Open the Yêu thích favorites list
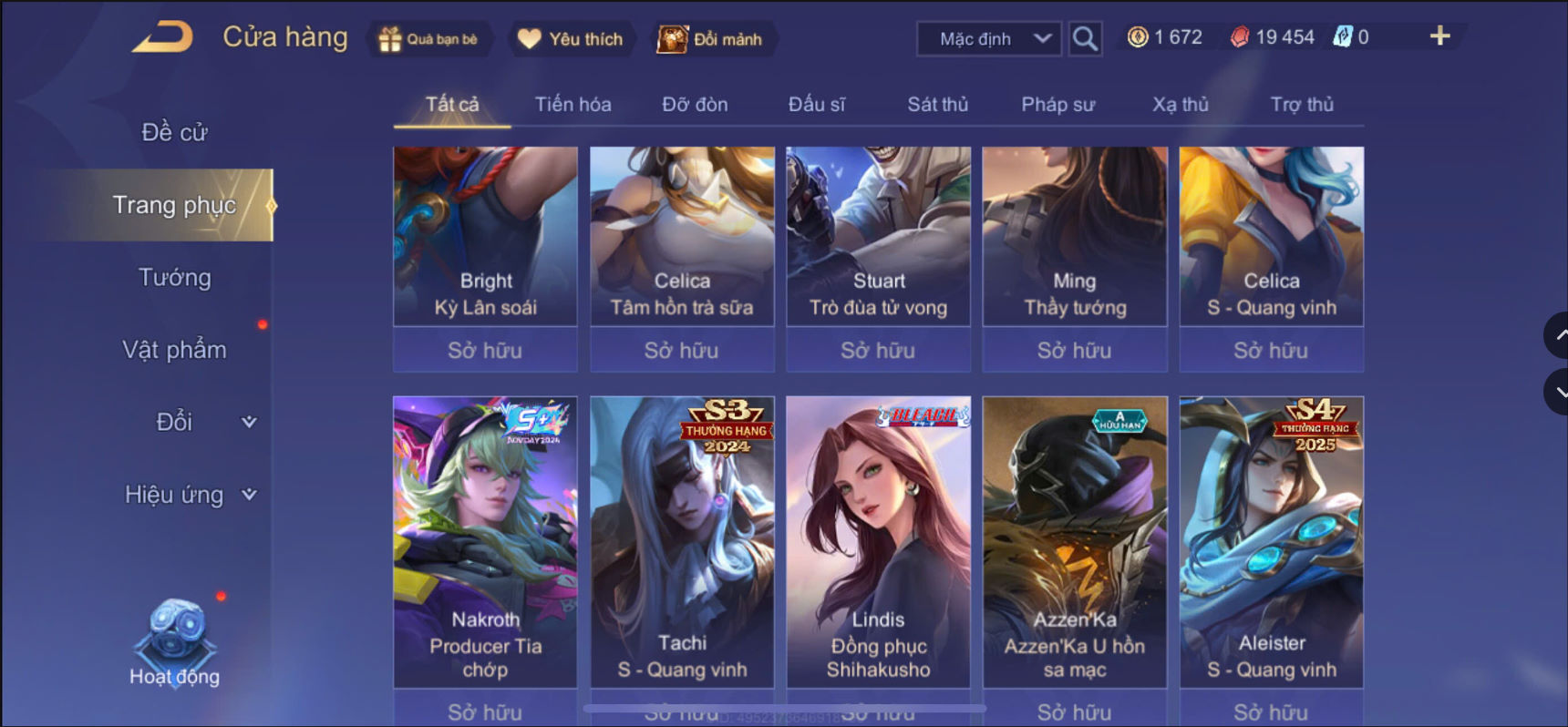This screenshot has width=1568, height=727. click(571, 38)
